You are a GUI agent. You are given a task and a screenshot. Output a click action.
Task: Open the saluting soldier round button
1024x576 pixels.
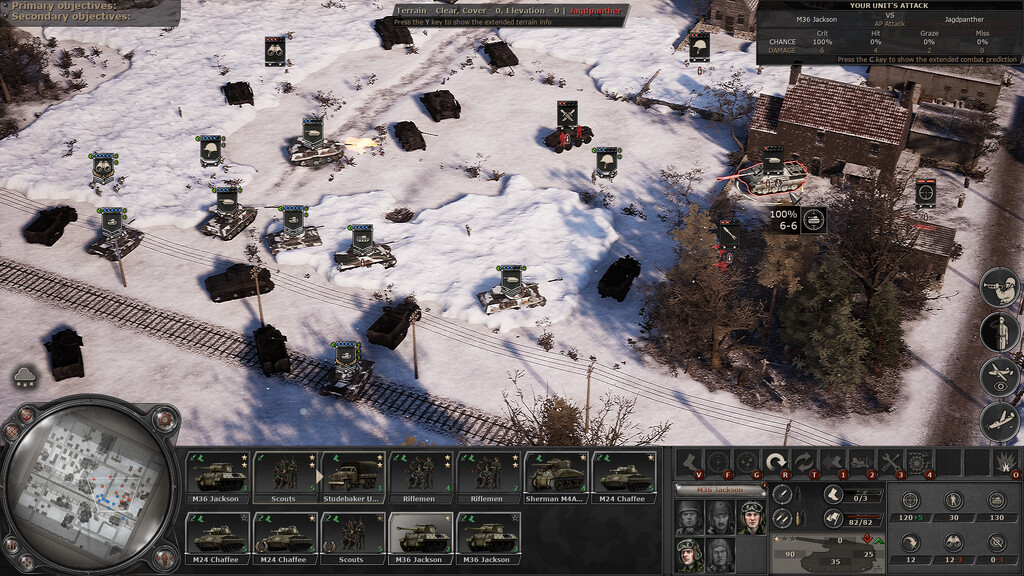998,333
